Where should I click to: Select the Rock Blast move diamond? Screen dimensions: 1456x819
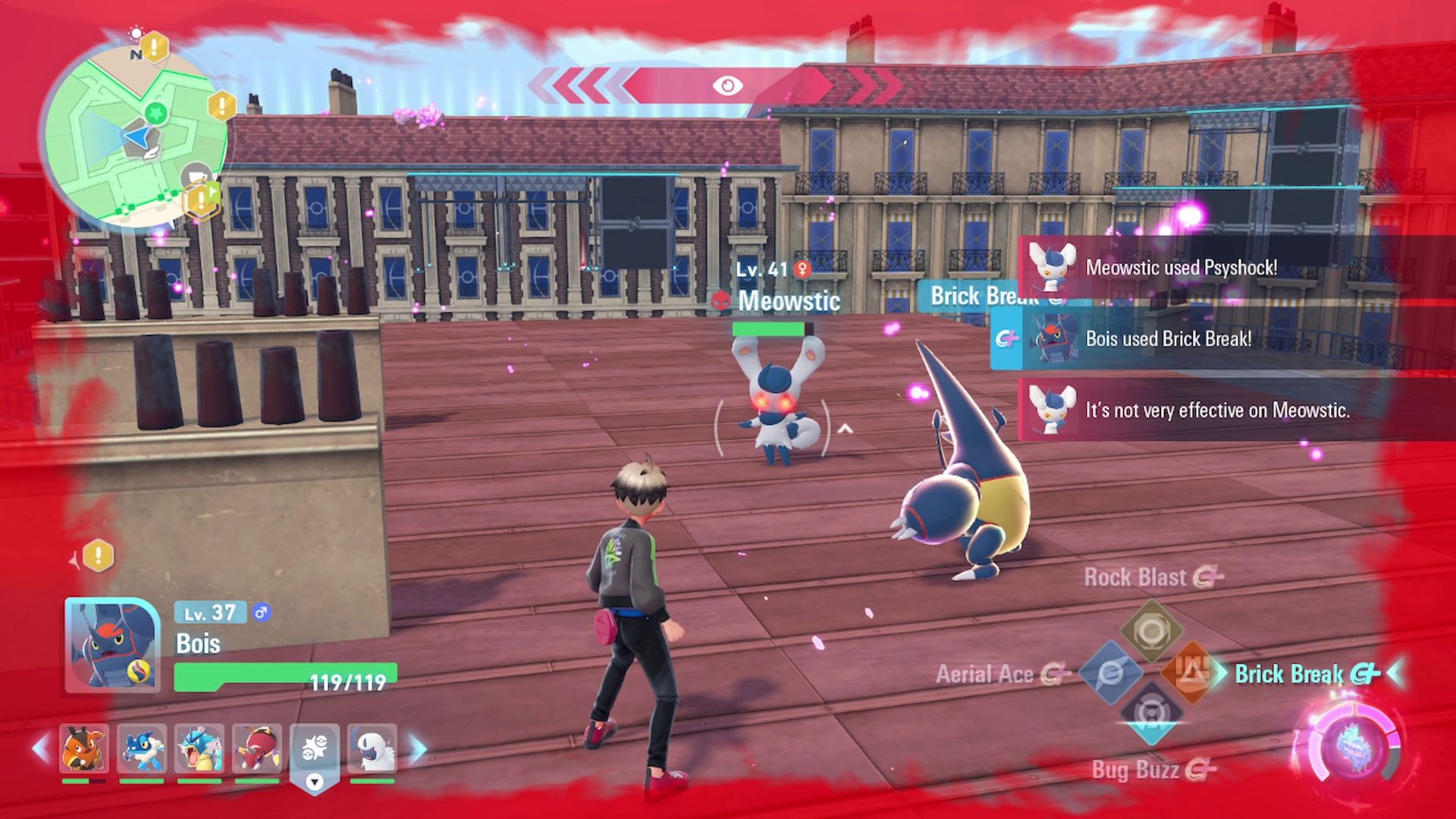click(1151, 629)
